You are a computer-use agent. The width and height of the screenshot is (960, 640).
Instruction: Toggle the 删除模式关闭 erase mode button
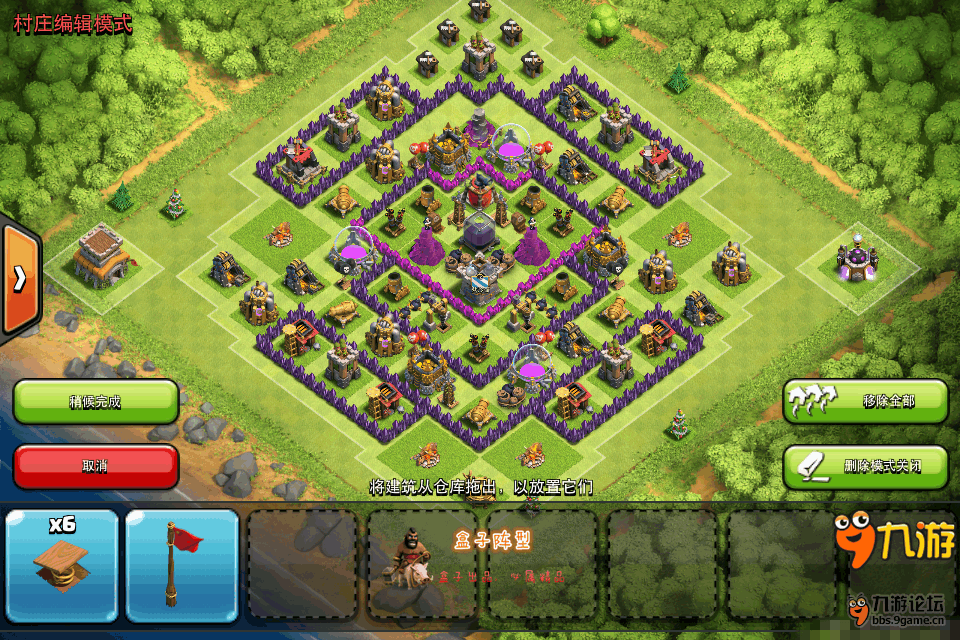[x=865, y=466]
